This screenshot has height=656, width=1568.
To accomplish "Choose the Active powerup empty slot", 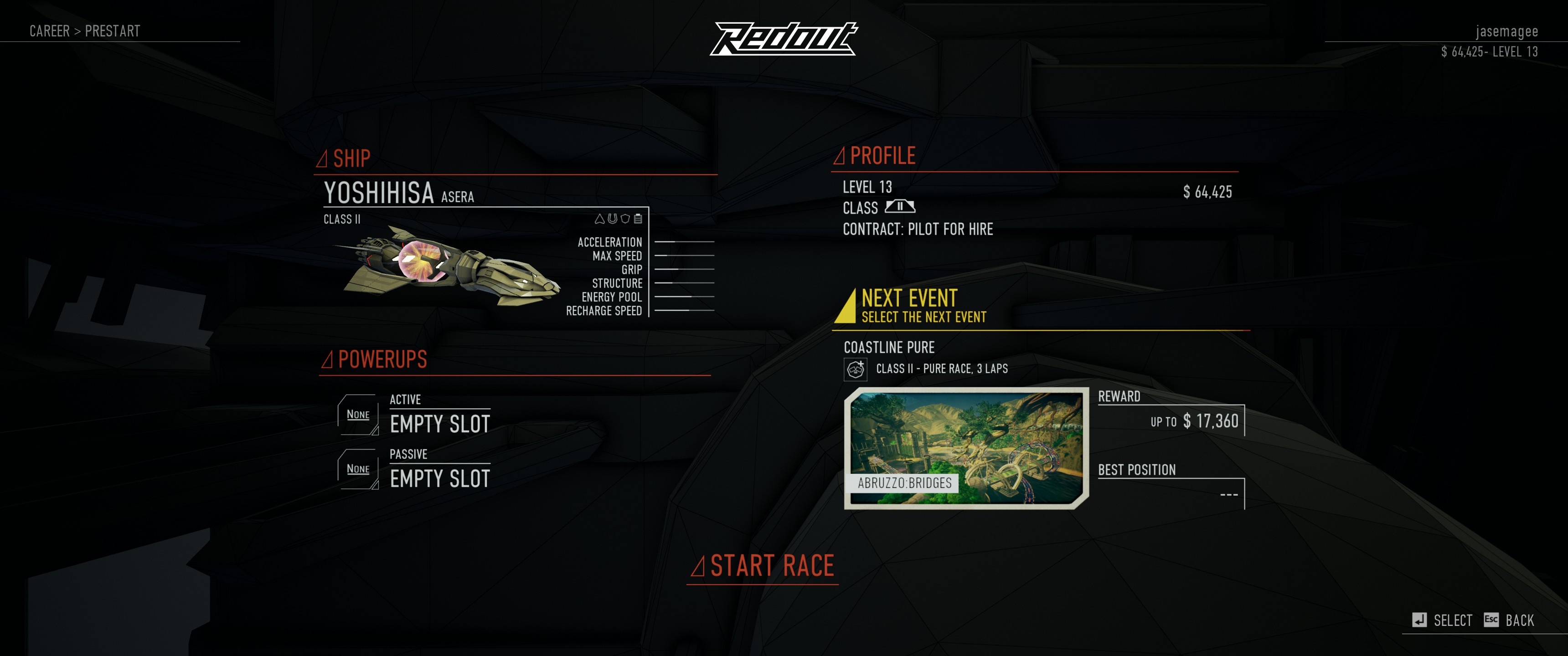I will tap(439, 424).
